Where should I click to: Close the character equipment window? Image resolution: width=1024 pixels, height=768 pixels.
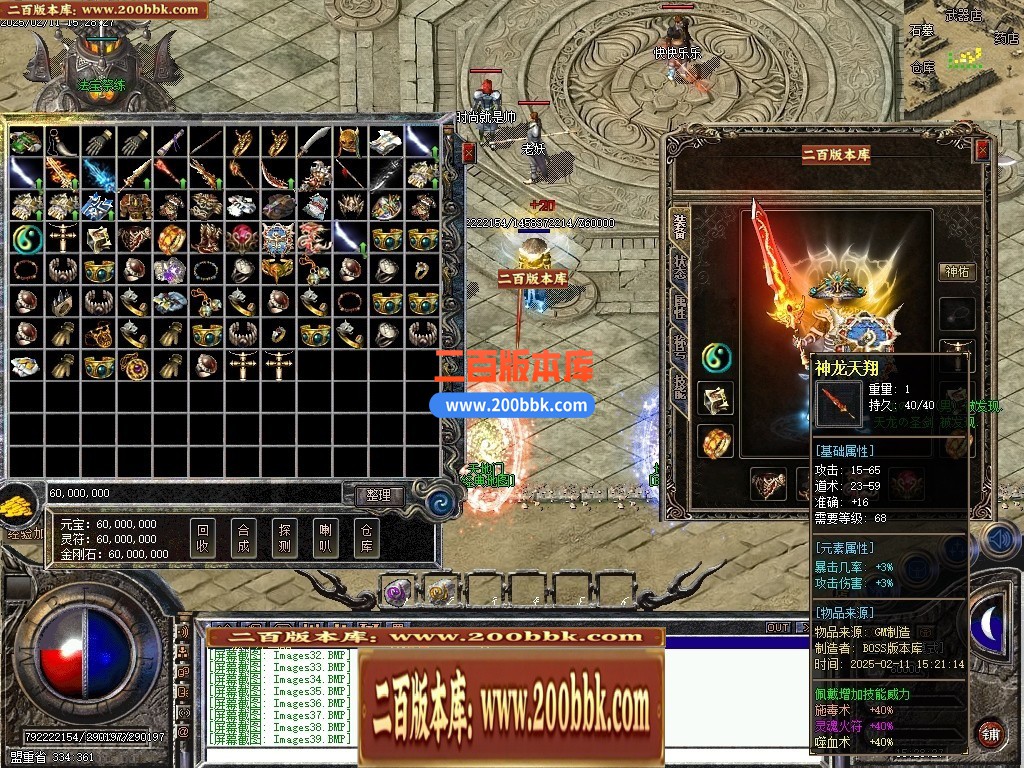pyautogui.click(x=982, y=151)
